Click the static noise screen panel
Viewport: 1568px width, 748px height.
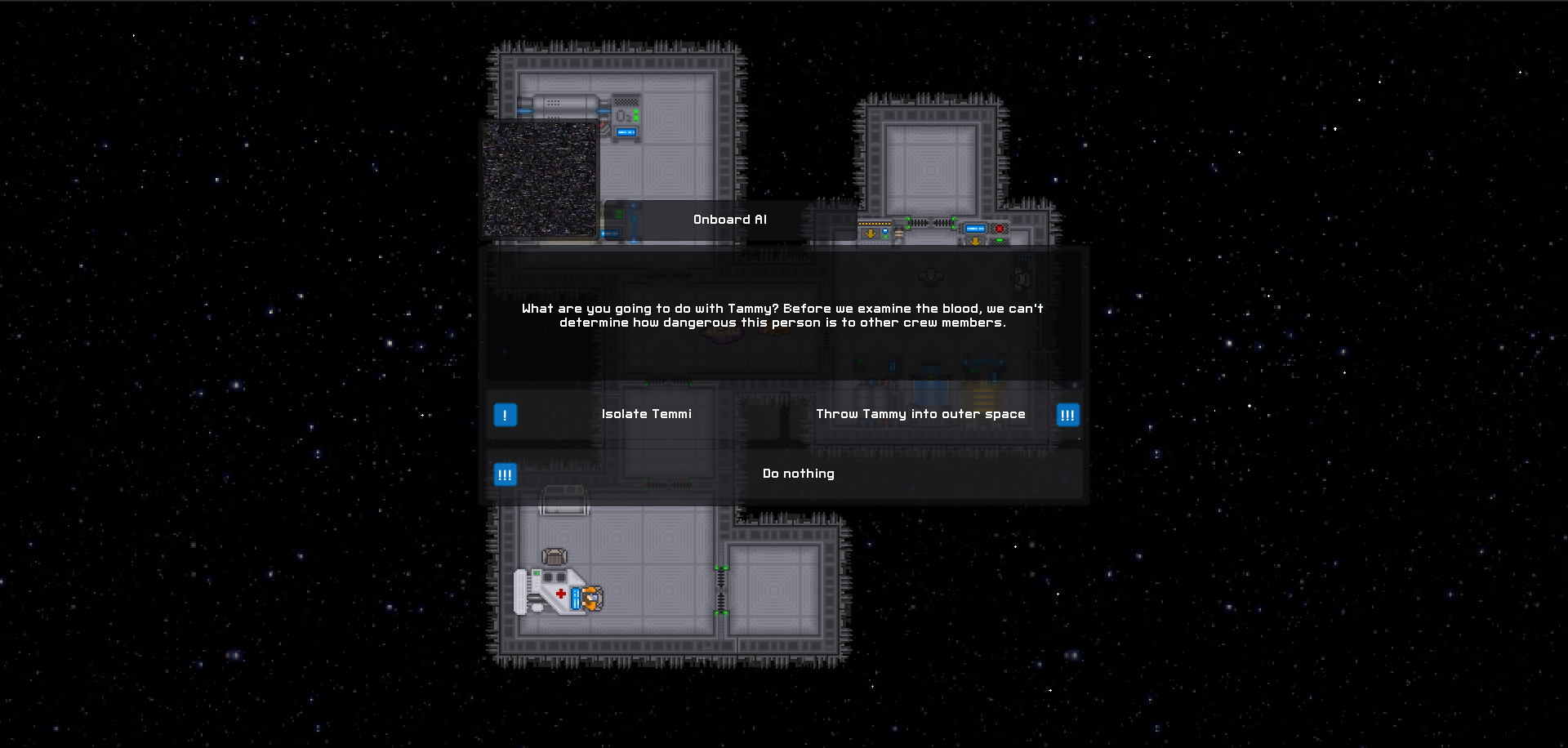pos(539,180)
